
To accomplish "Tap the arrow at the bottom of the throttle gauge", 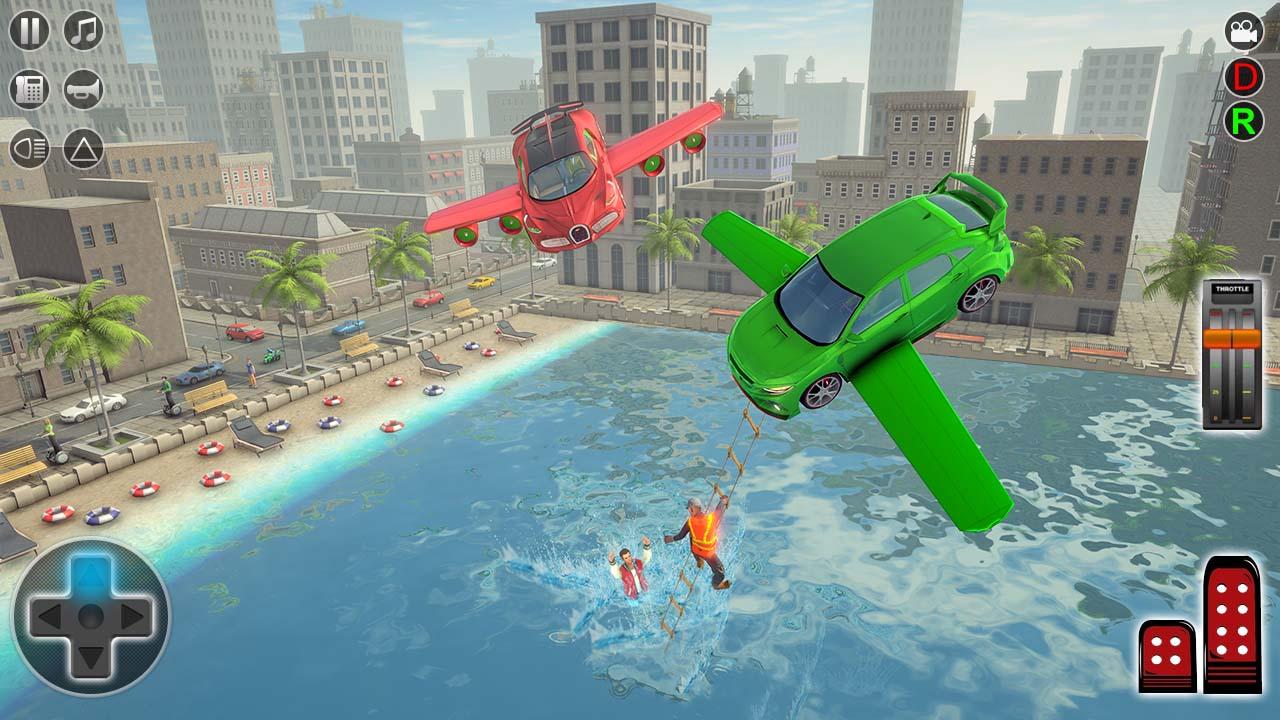I will (x=1232, y=418).
